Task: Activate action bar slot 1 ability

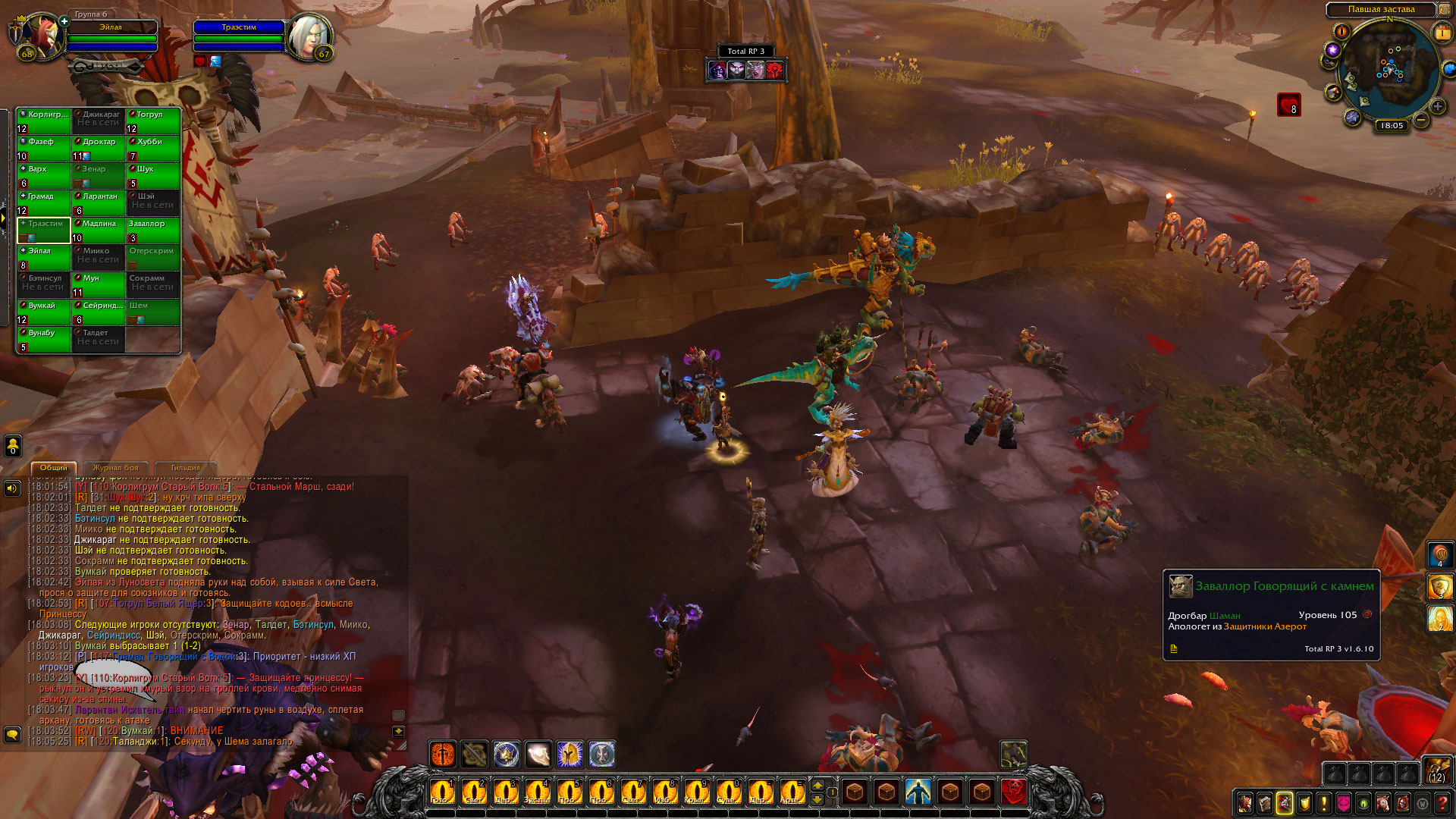Action: (442, 792)
